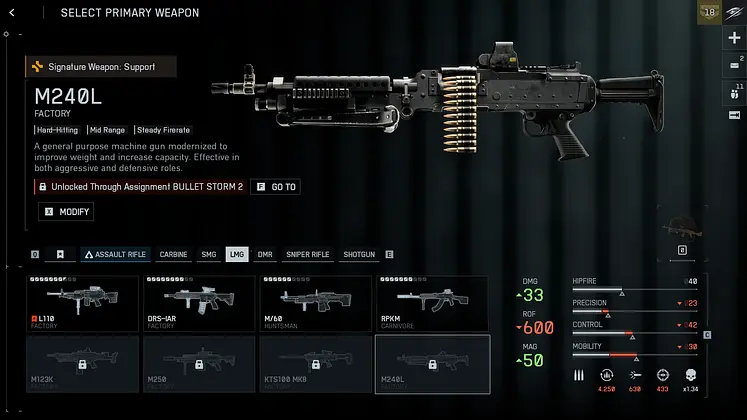Switch to the Assault Rifle category

point(114,255)
